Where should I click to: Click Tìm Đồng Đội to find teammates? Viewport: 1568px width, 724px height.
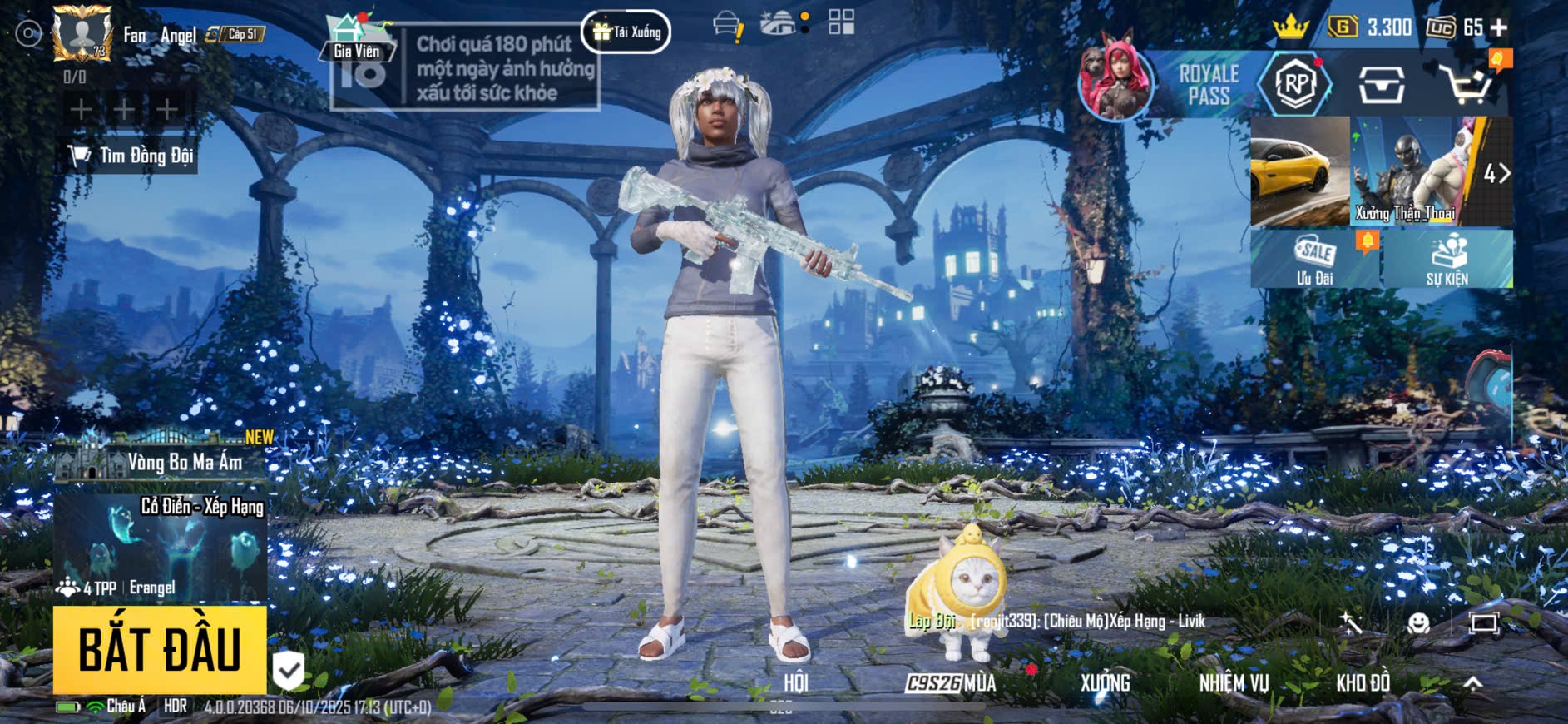[131, 156]
